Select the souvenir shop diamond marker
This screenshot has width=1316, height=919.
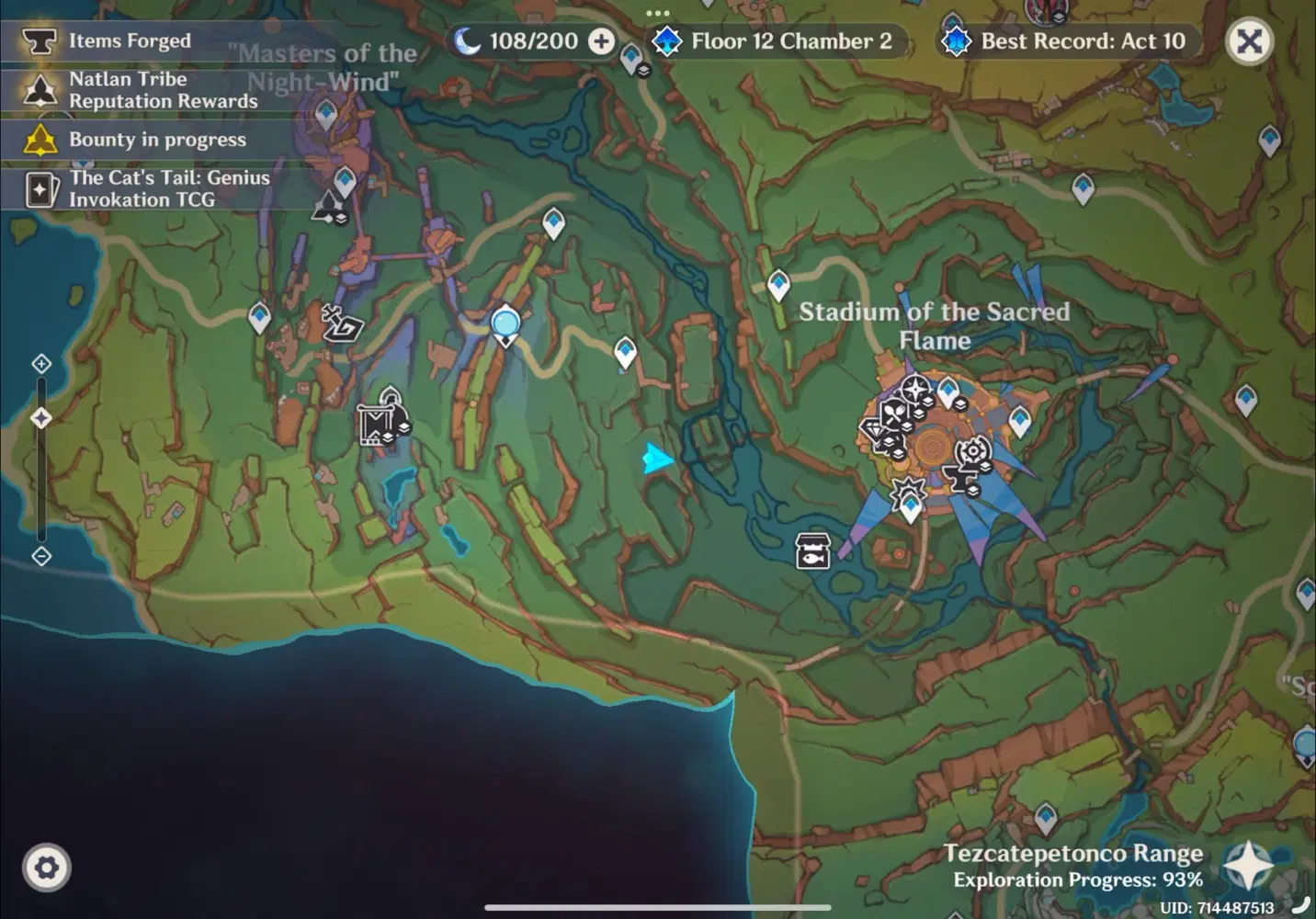pyautogui.click(x=875, y=428)
